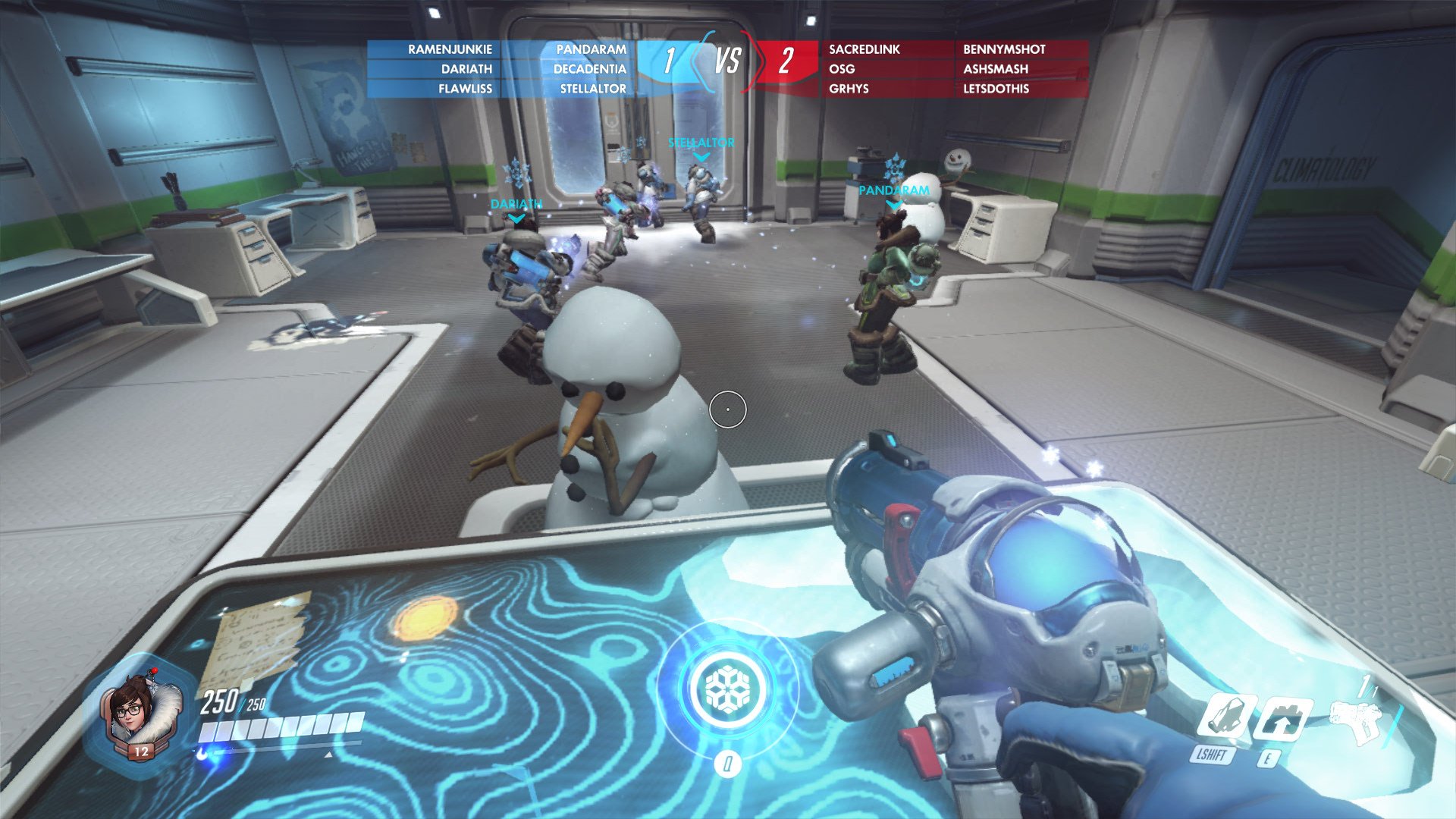Screen dimensions: 1456x819
Task: Select SACREDLINK on the red team list
Action: click(x=864, y=49)
